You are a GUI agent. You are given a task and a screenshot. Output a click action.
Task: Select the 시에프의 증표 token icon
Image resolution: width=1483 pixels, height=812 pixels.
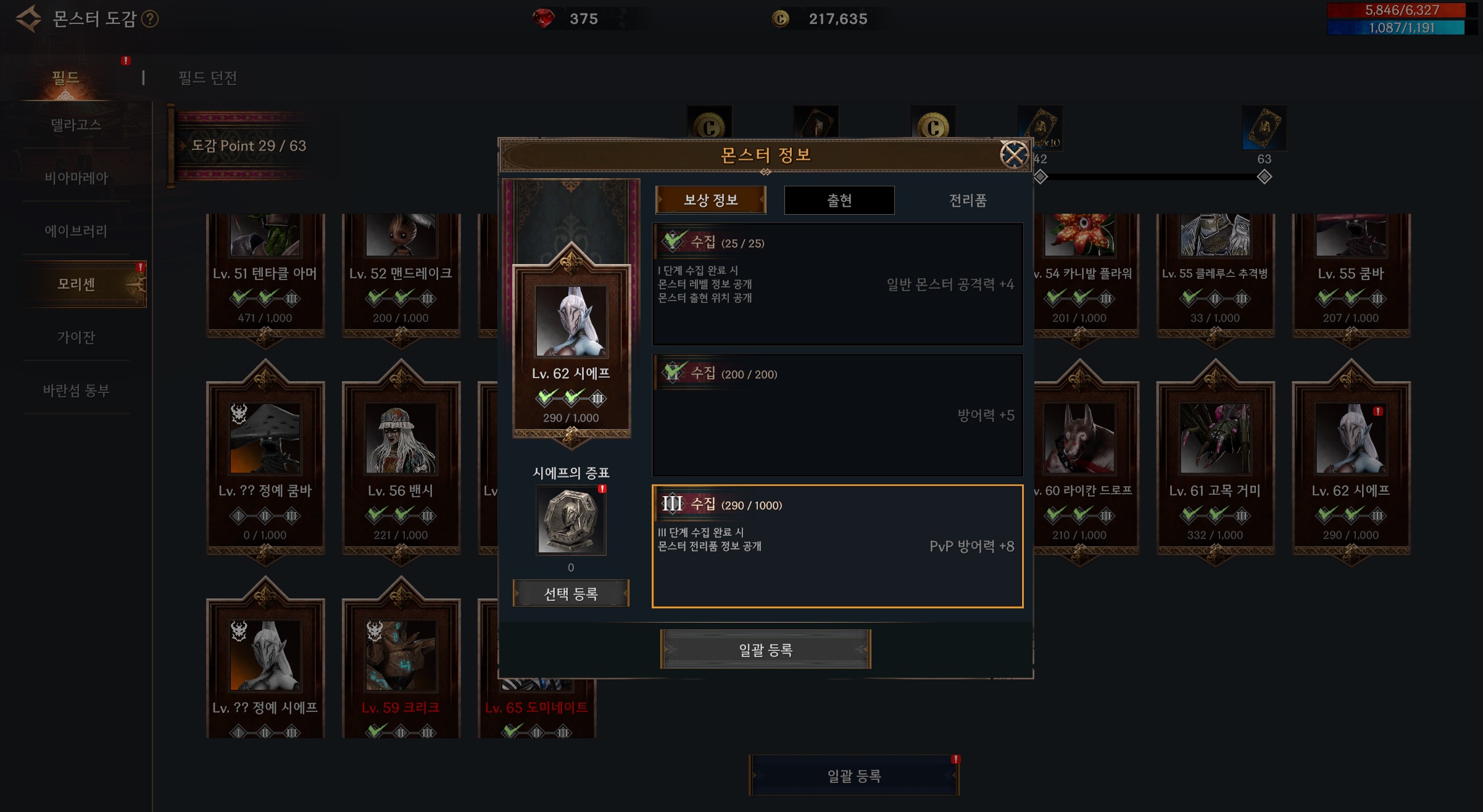571,520
